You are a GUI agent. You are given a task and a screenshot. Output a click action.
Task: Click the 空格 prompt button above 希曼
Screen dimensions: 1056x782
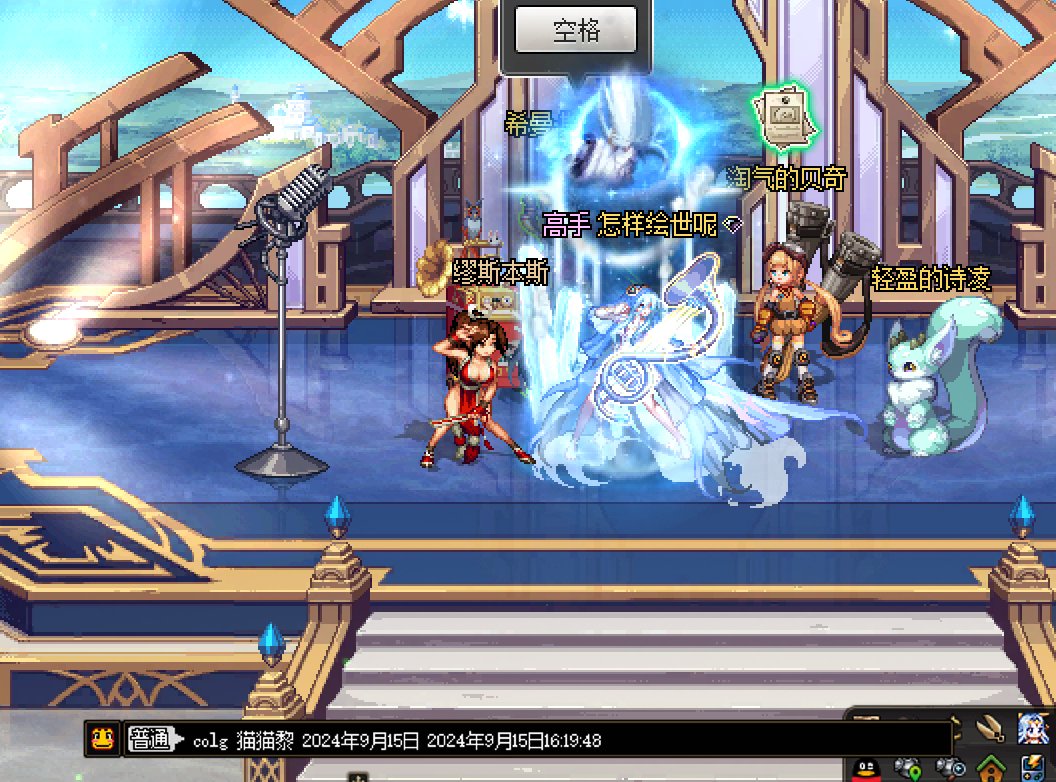coord(576,30)
